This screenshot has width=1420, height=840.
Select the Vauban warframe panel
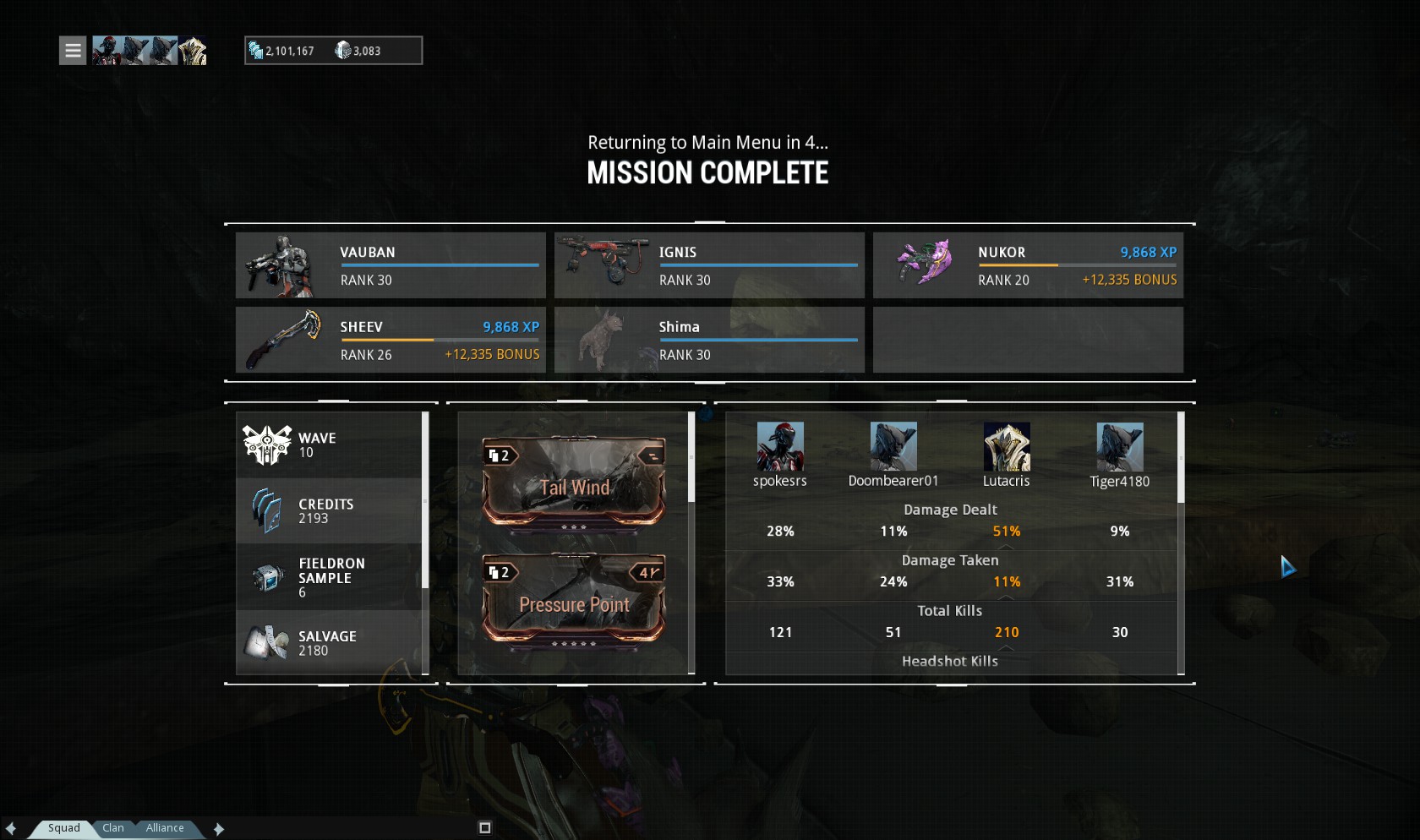coord(390,265)
